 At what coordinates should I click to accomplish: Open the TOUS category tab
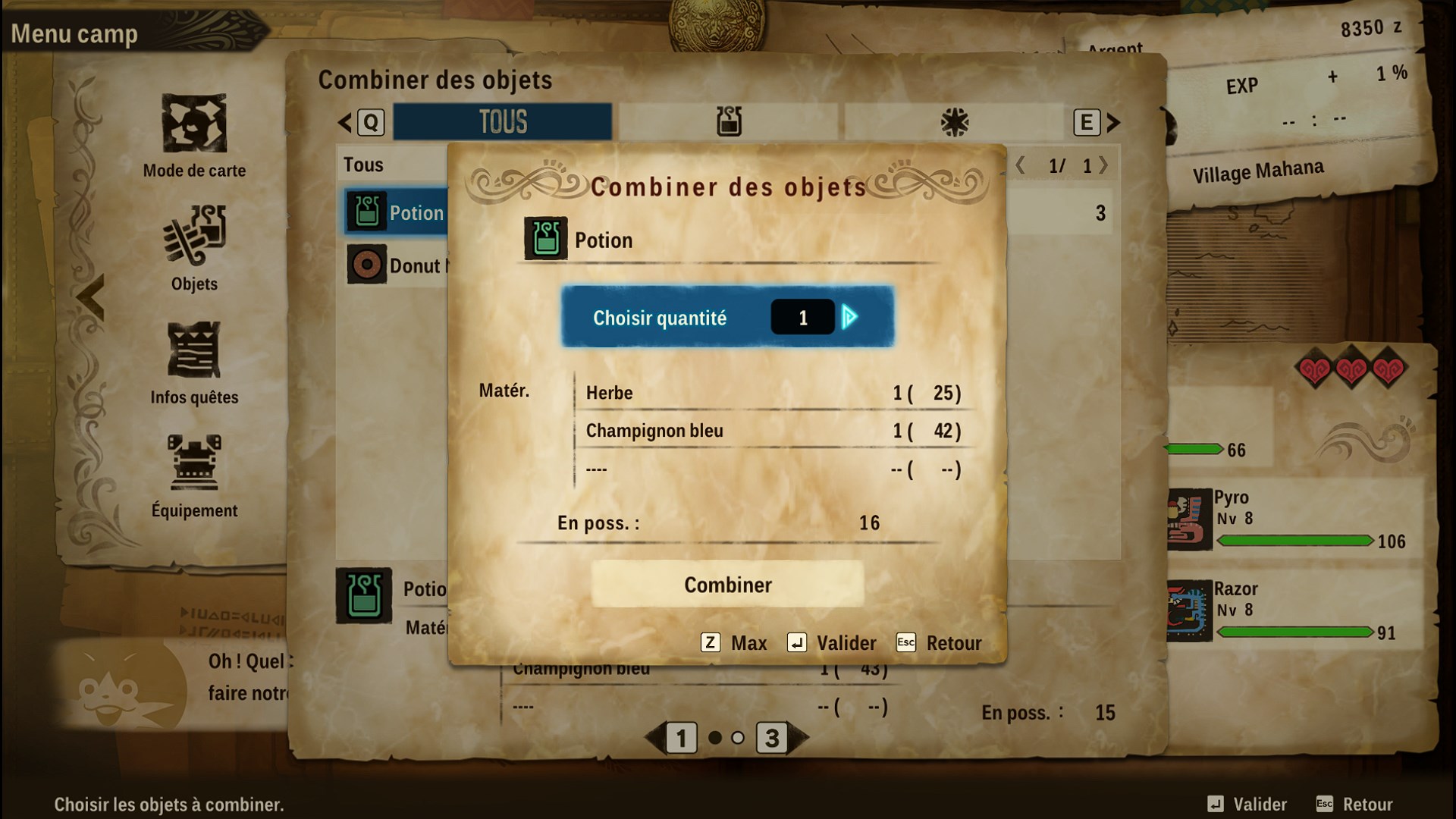coord(502,120)
